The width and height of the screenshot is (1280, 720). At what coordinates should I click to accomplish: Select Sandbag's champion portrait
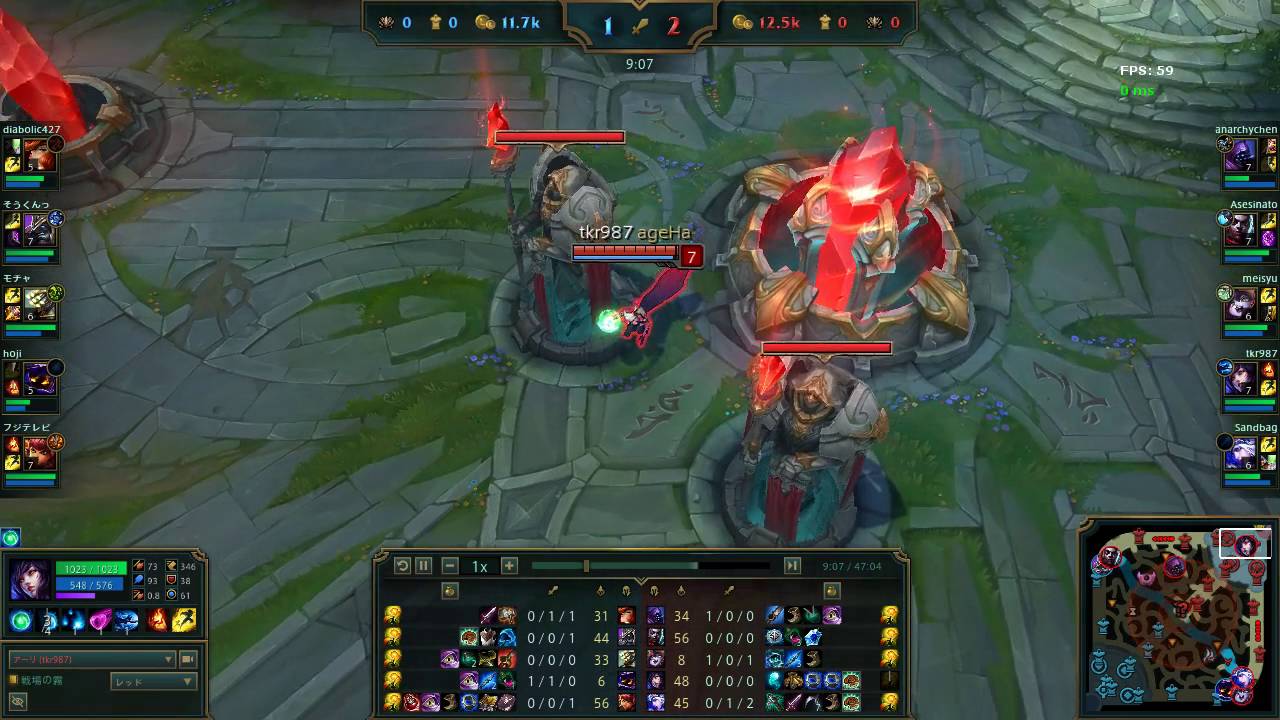point(1241,453)
